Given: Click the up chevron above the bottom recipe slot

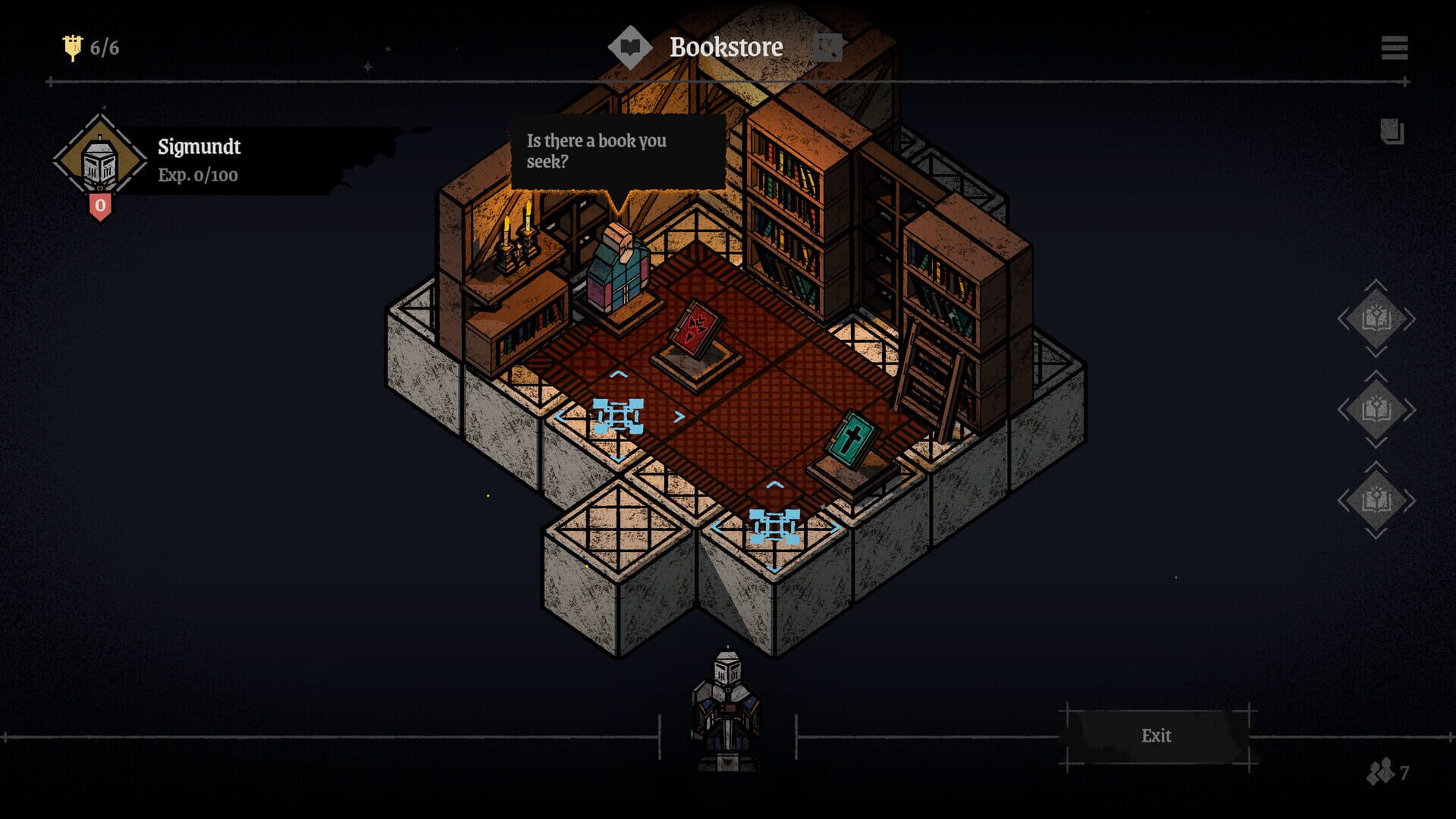Looking at the screenshot, I should click(1376, 466).
